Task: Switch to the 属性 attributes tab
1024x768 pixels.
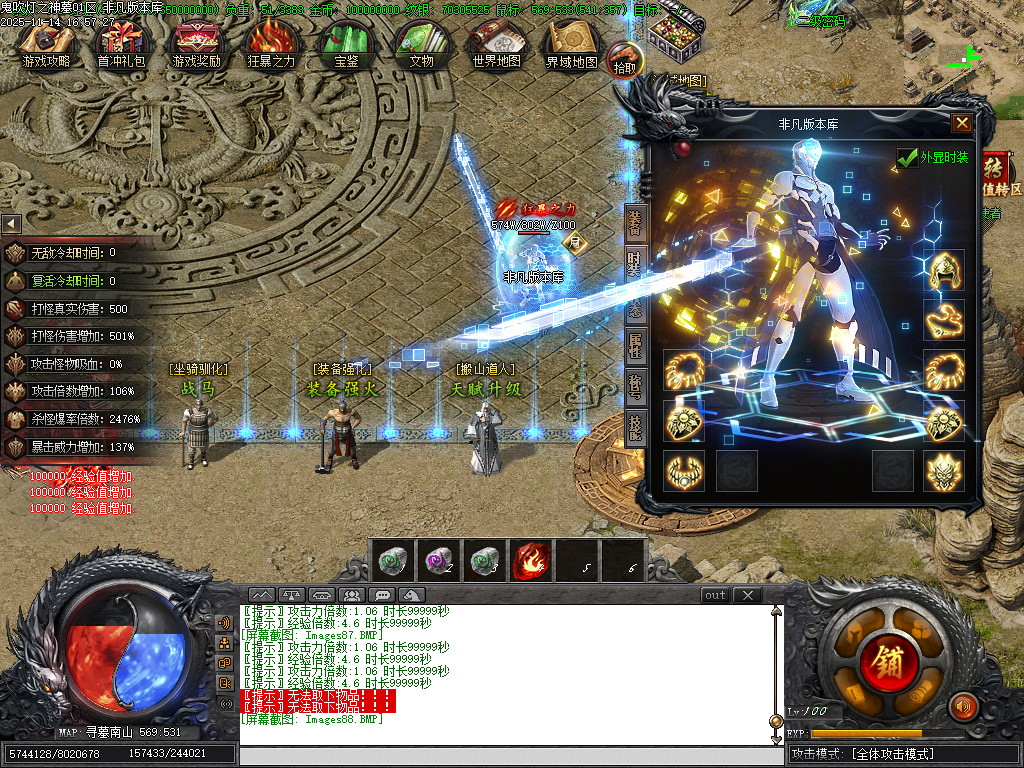Action: tap(634, 347)
